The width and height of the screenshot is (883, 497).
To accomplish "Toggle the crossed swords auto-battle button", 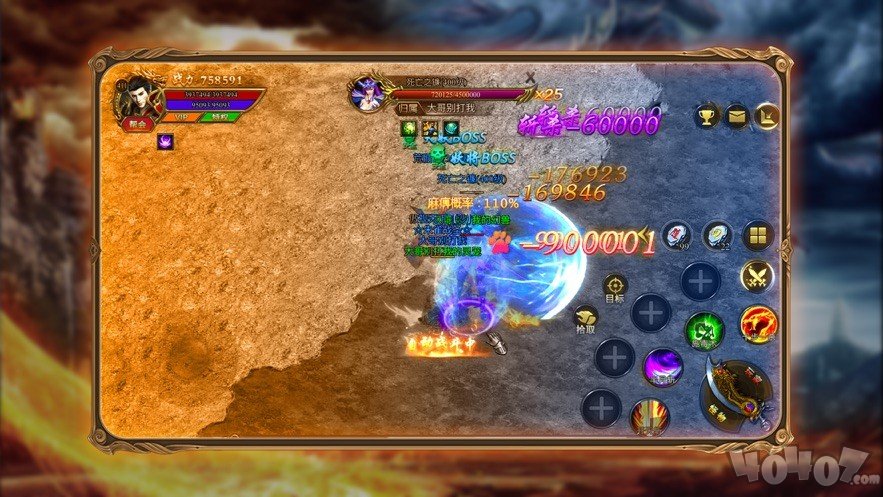I will pos(757,276).
